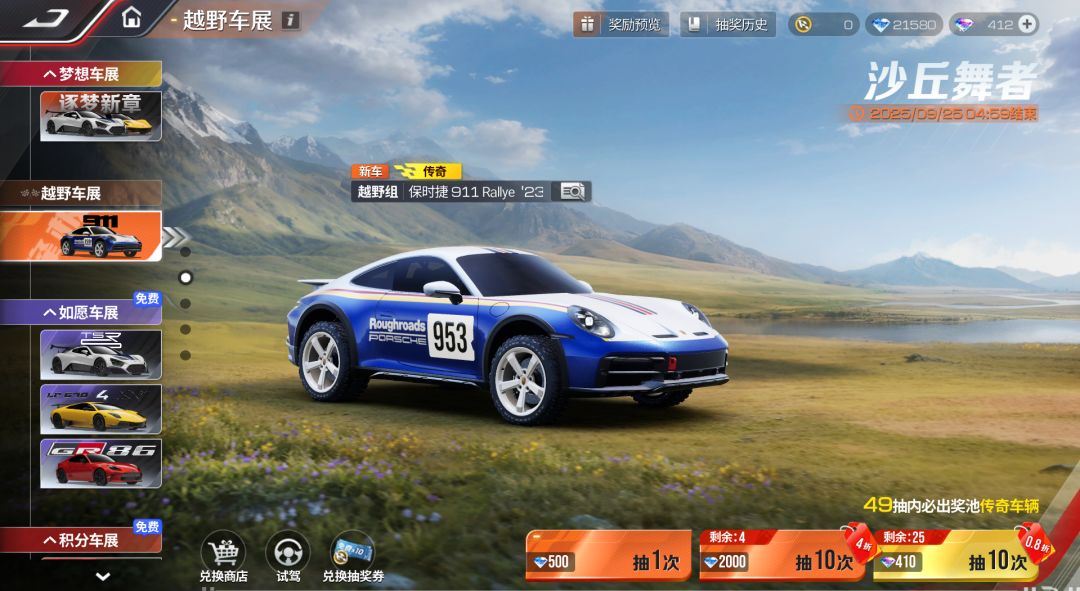Open the 兑换商店 exchange shop
The image size is (1080, 591).
223,556
